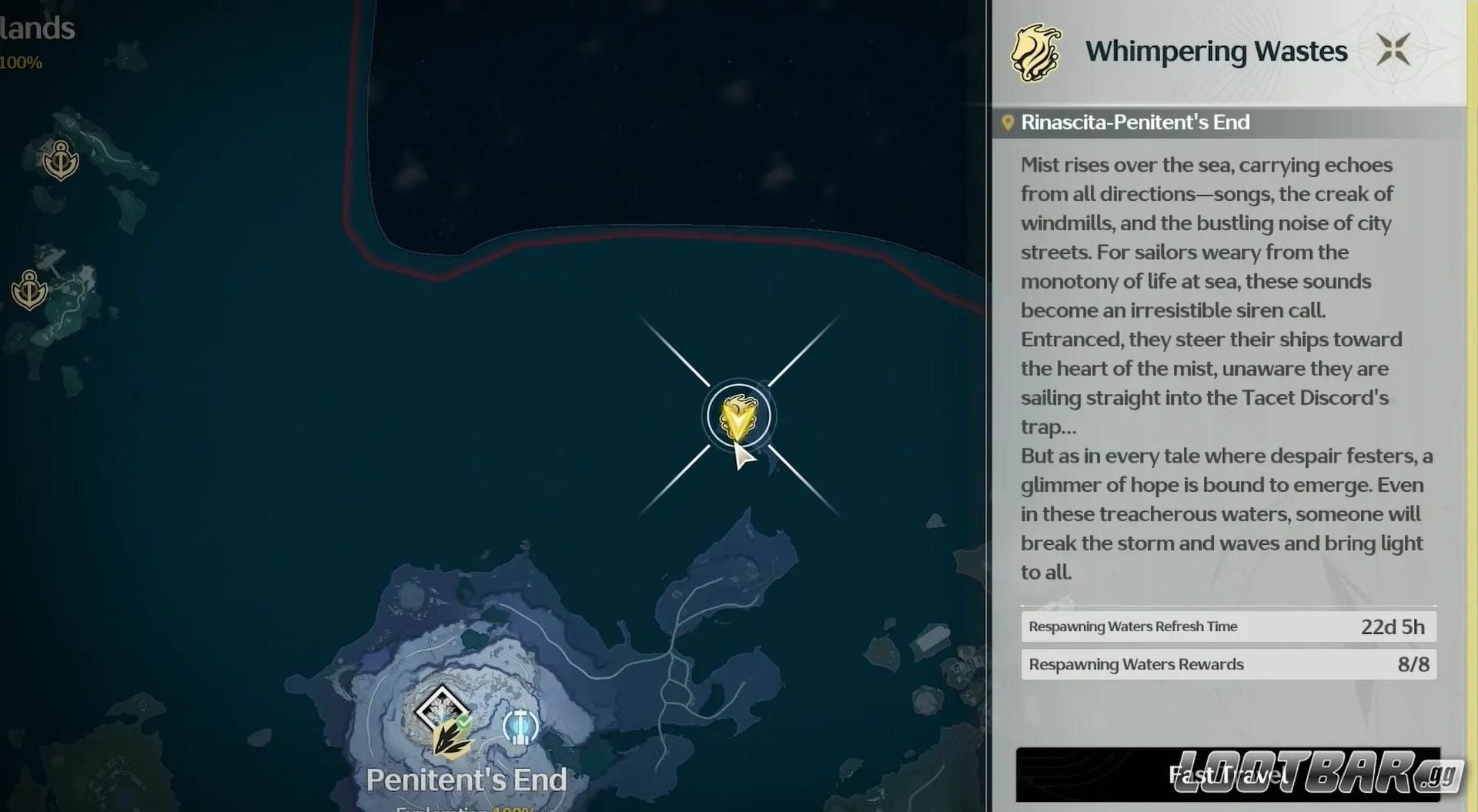
Task: Click the Exploration percentage below Penitent's End
Action: tap(464, 808)
